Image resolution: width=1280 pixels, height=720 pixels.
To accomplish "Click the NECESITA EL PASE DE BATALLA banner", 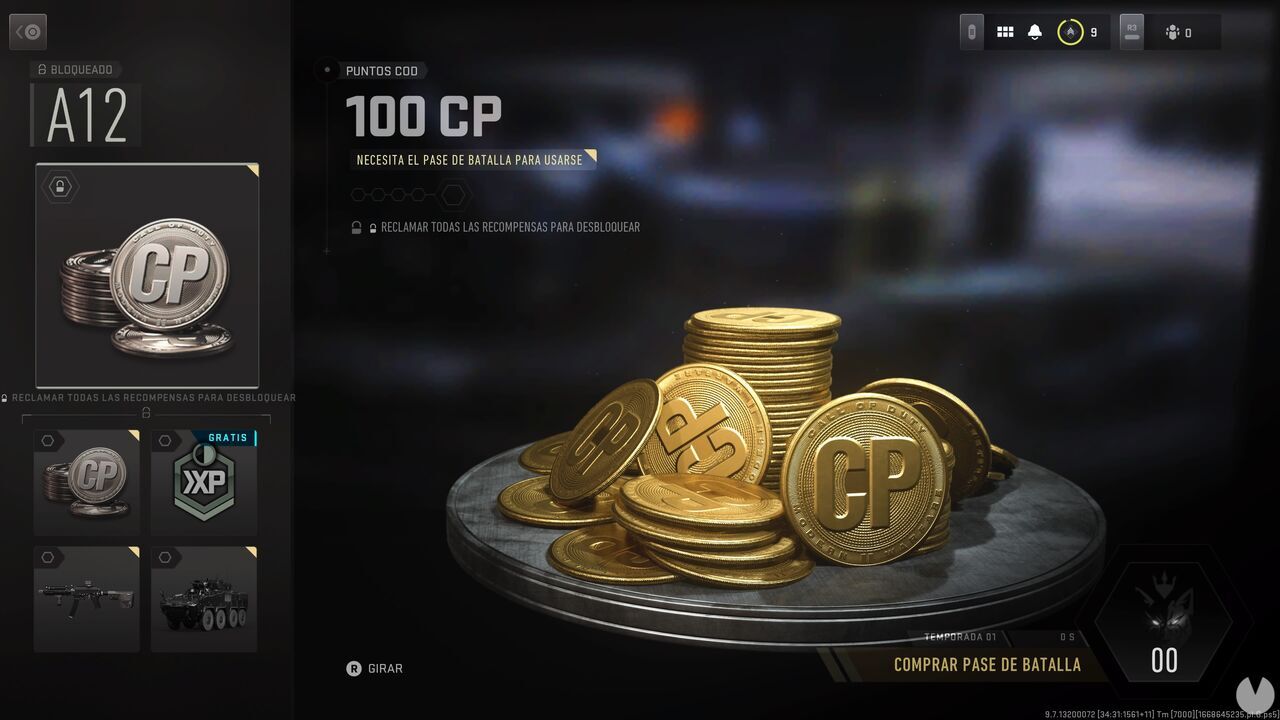I will click(471, 159).
